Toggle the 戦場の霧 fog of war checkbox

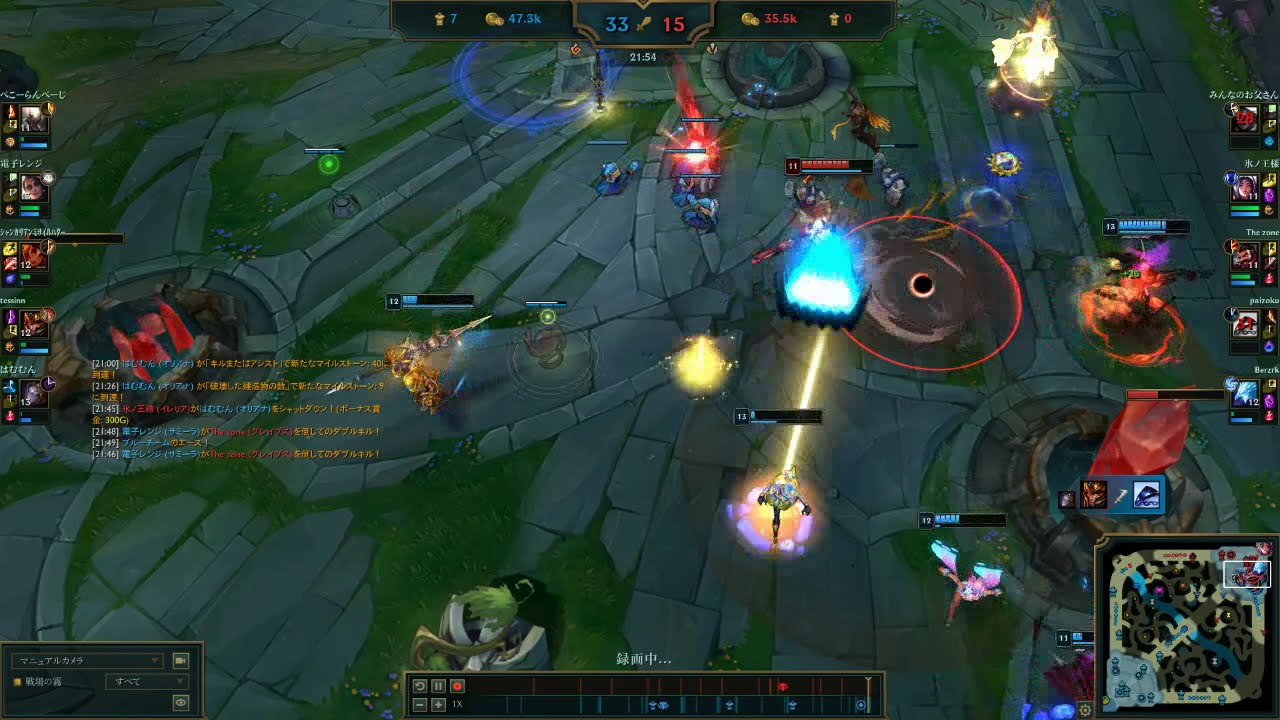[x=17, y=682]
